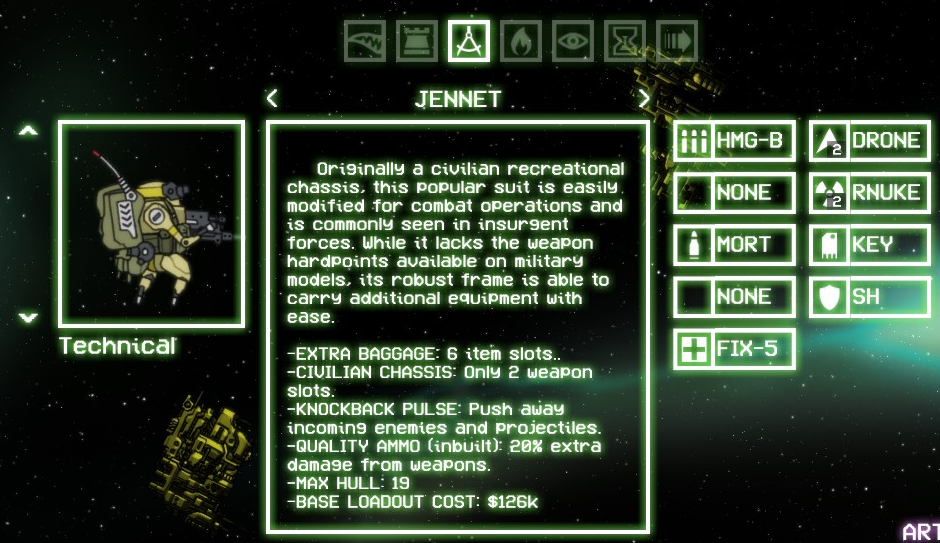
Task: Click the down arrow beside the suit portrait
Action: [29, 317]
